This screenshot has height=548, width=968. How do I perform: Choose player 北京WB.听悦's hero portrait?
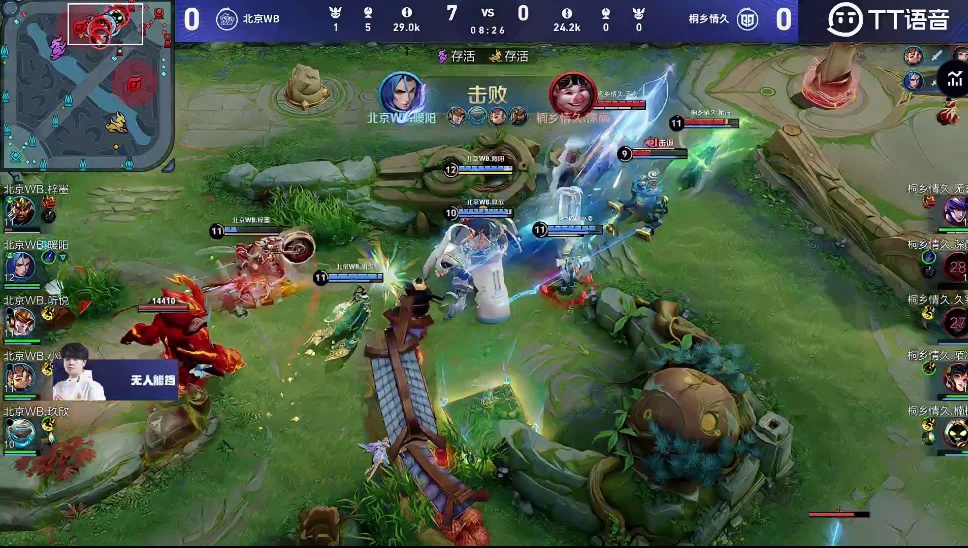[21, 322]
